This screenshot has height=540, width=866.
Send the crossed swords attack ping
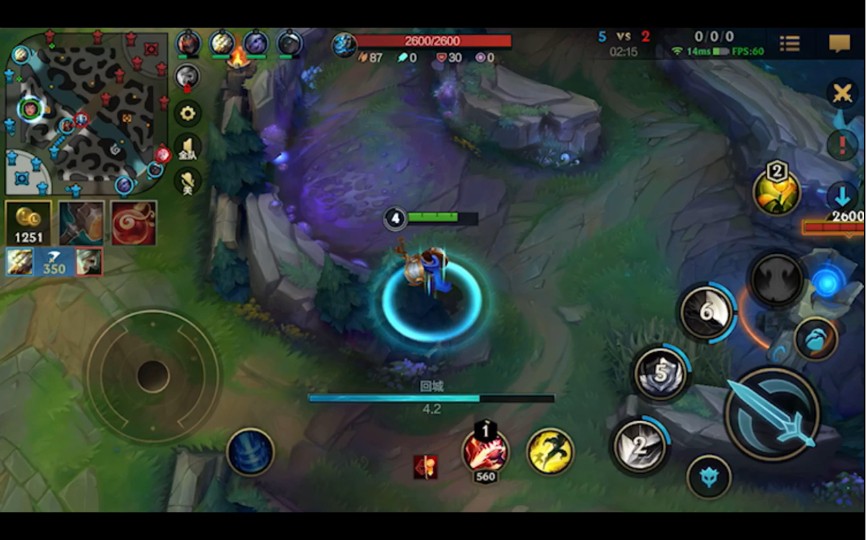tap(842, 94)
